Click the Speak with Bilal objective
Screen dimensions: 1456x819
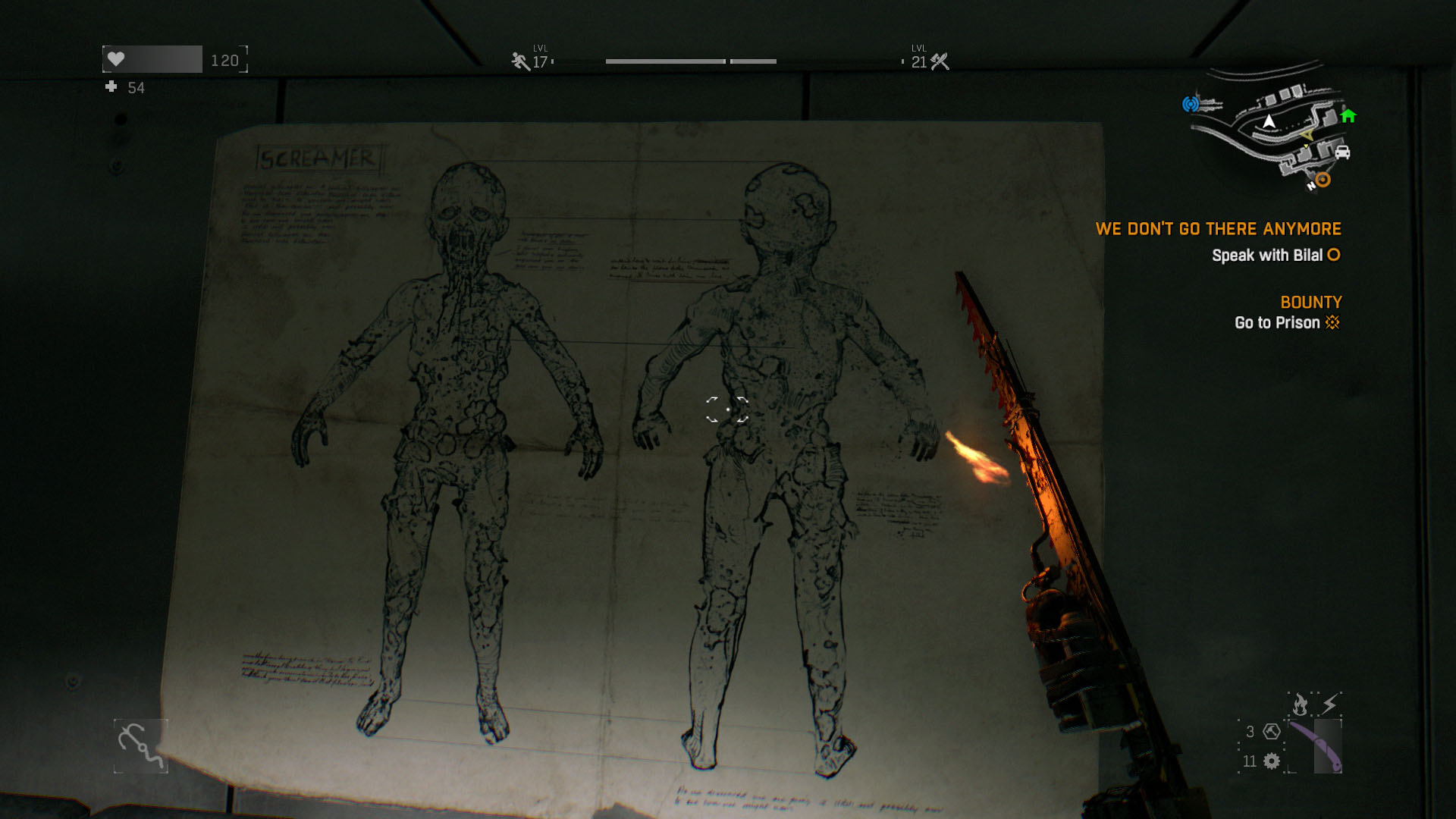(1276, 256)
